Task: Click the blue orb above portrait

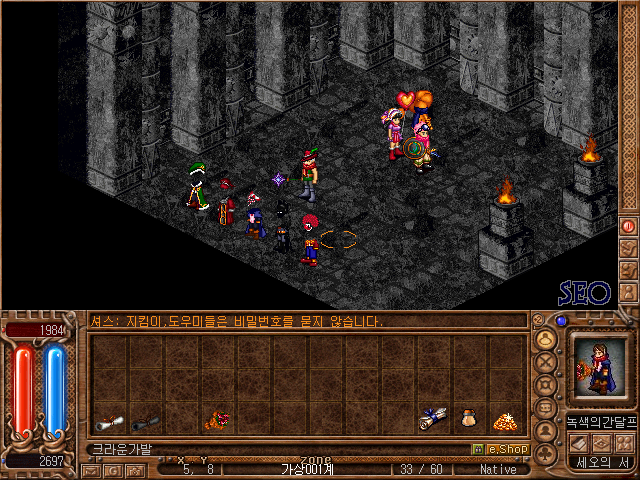Action: pyautogui.click(x=561, y=321)
